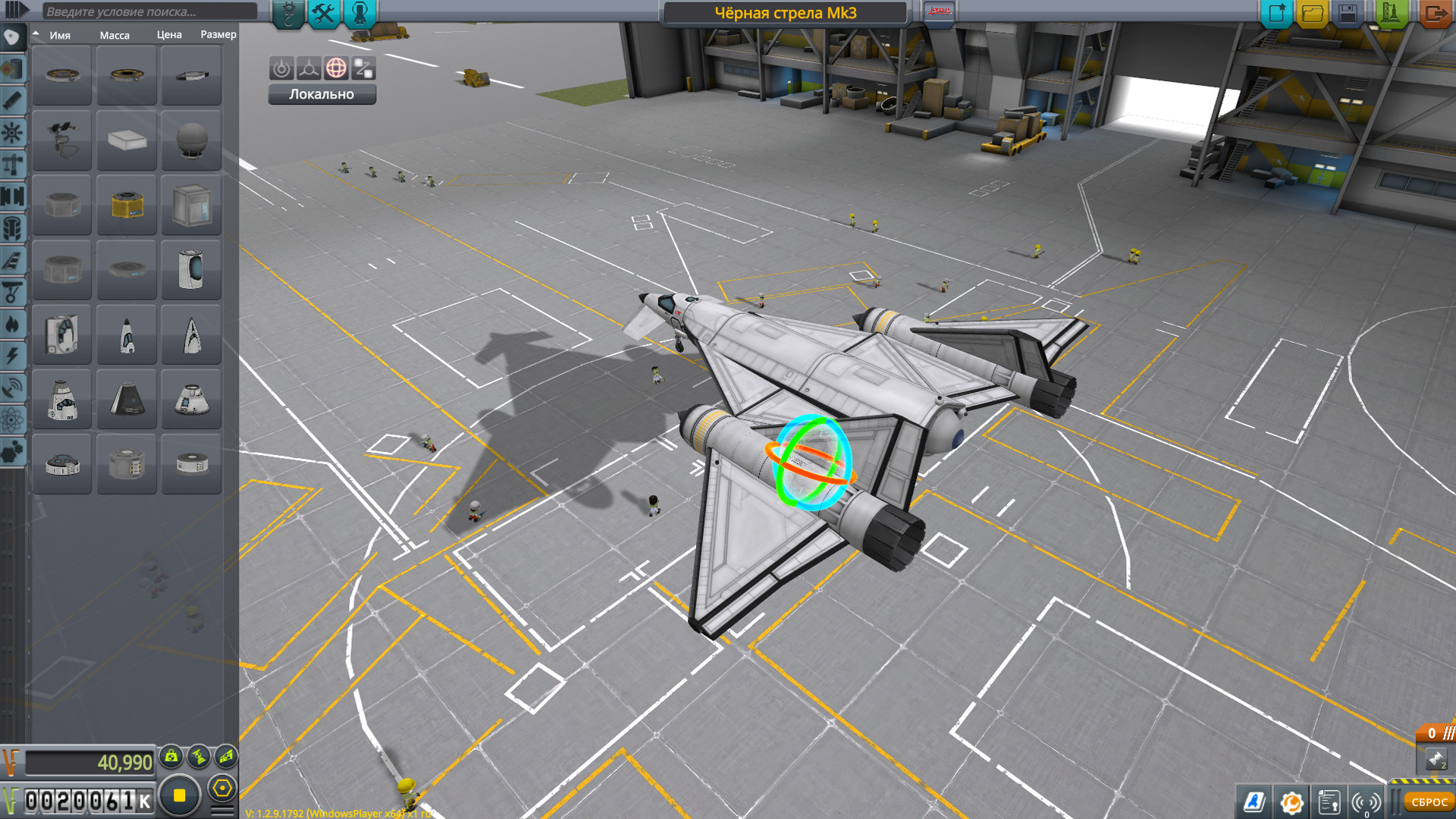1456x819 pixels.
Task: Sort parts by Цена
Action: coord(169,35)
